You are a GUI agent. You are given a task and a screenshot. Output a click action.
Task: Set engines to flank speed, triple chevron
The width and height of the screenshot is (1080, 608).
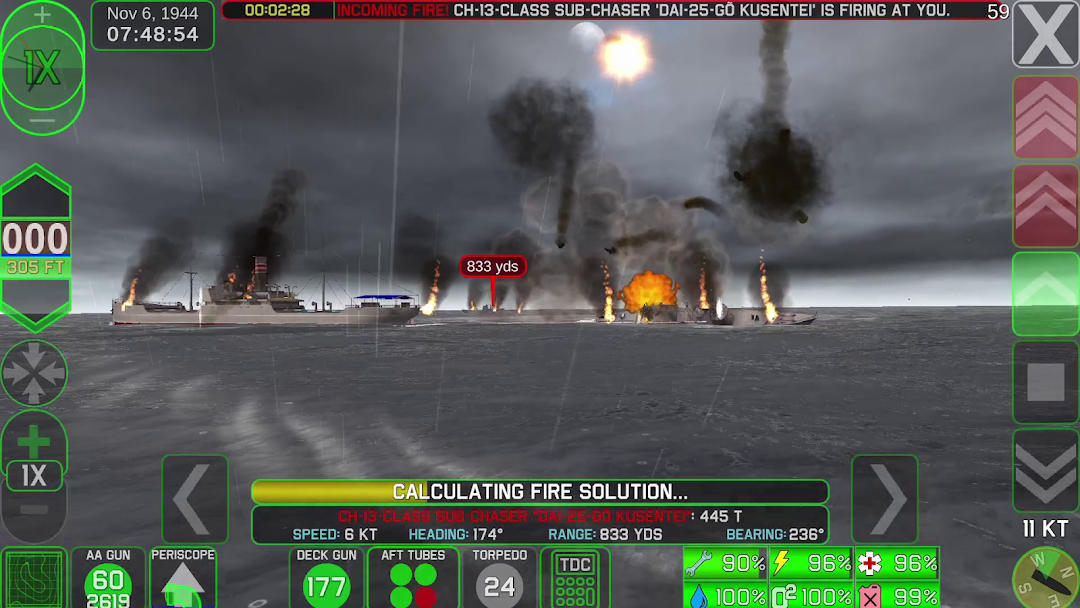click(x=1045, y=117)
